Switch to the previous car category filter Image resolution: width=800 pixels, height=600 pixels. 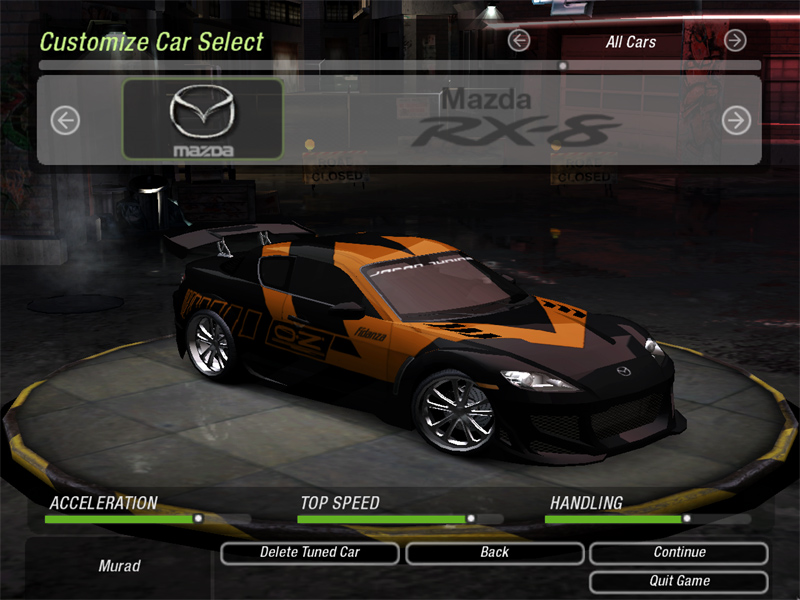coord(518,40)
